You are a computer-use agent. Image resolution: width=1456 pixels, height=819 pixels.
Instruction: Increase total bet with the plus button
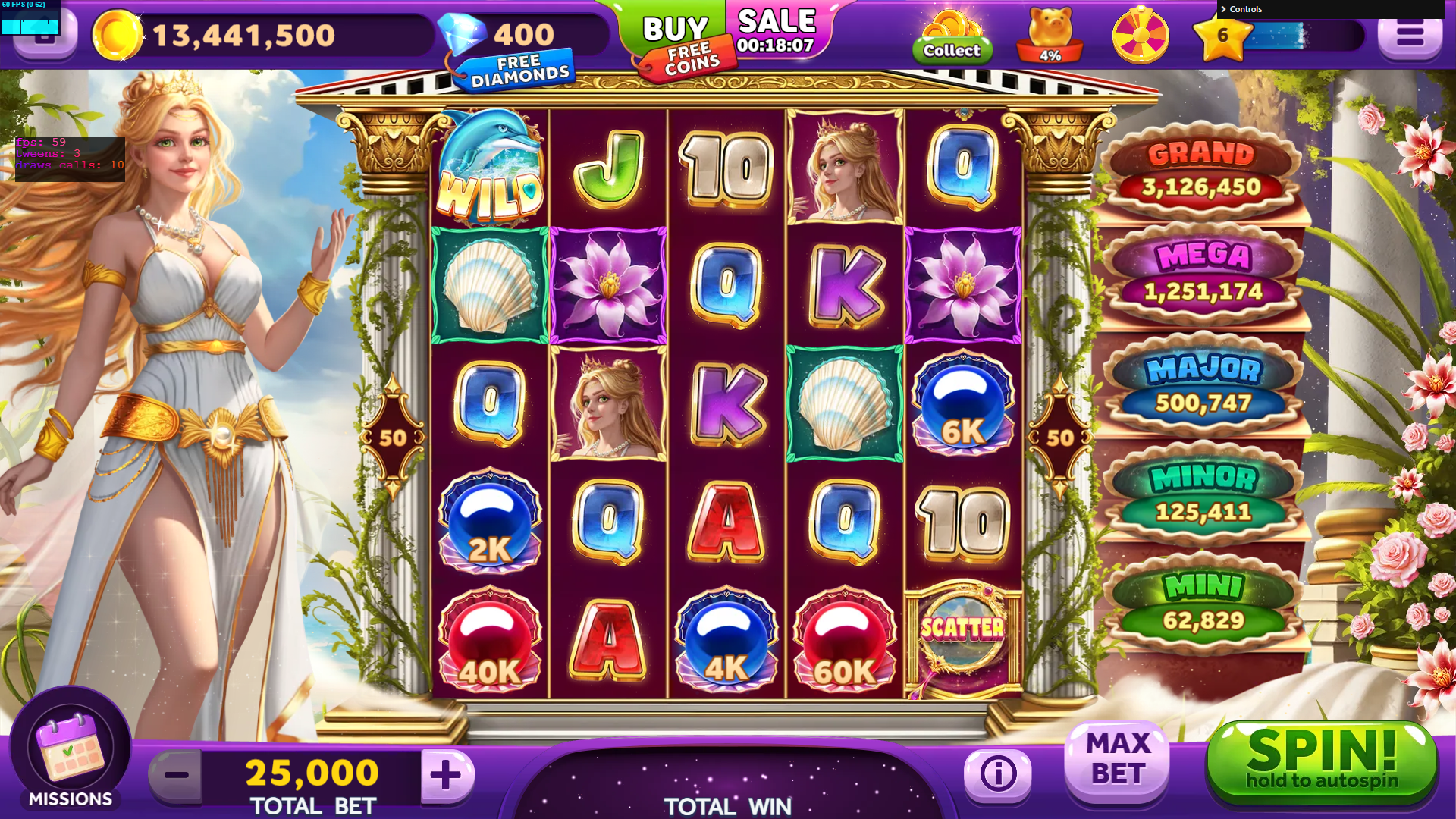446,775
